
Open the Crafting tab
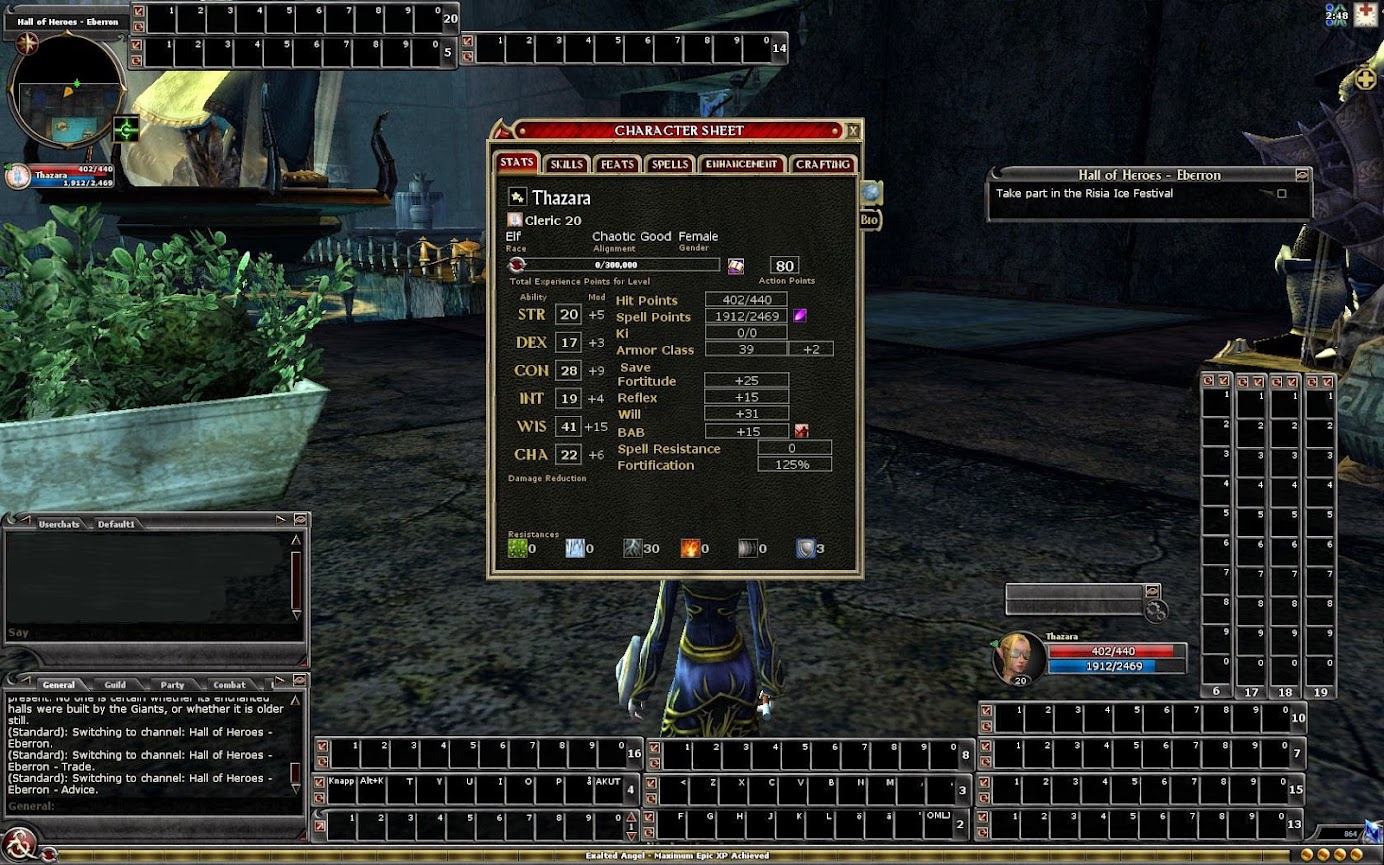tap(823, 164)
